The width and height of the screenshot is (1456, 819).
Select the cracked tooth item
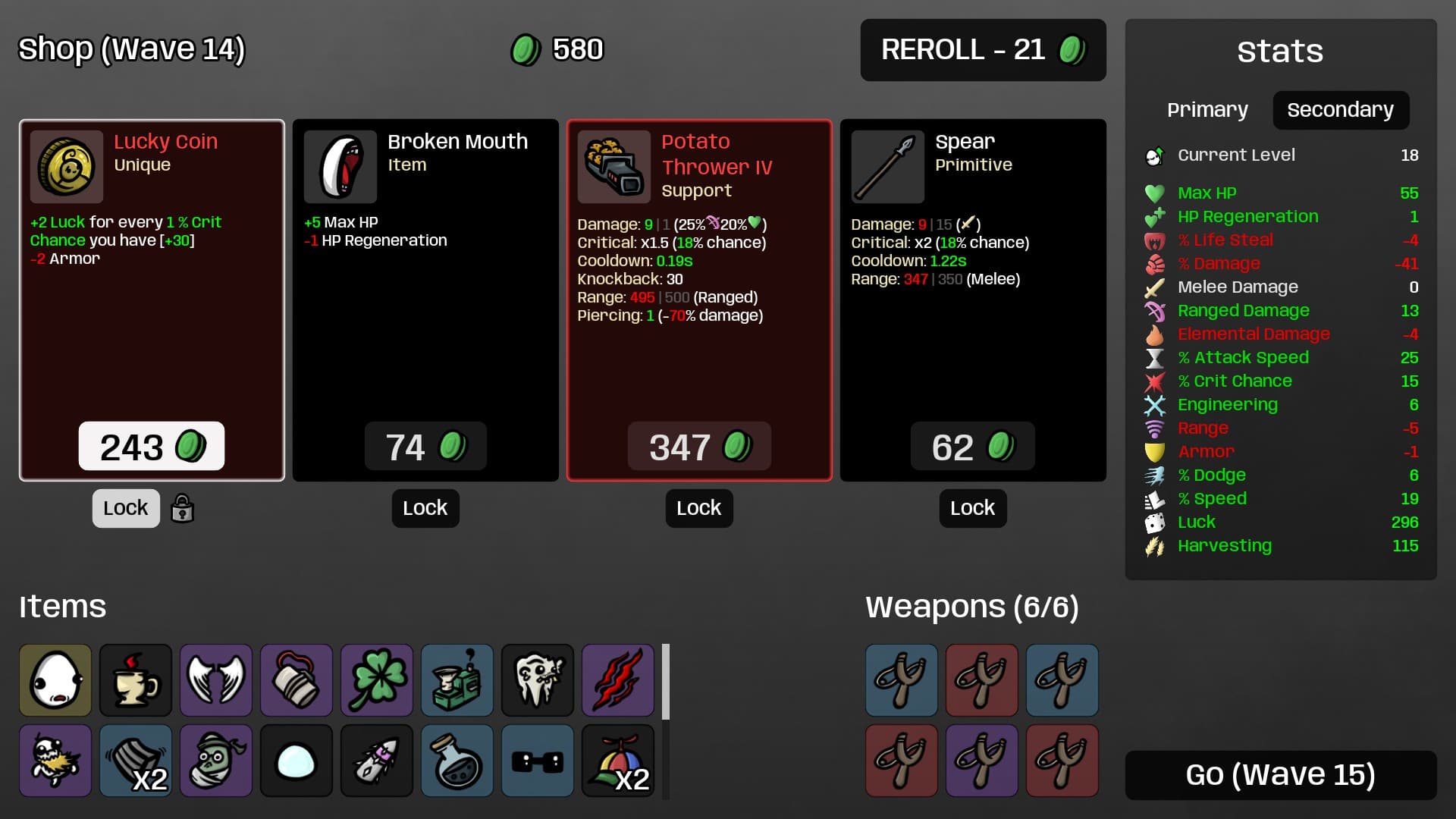point(538,680)
